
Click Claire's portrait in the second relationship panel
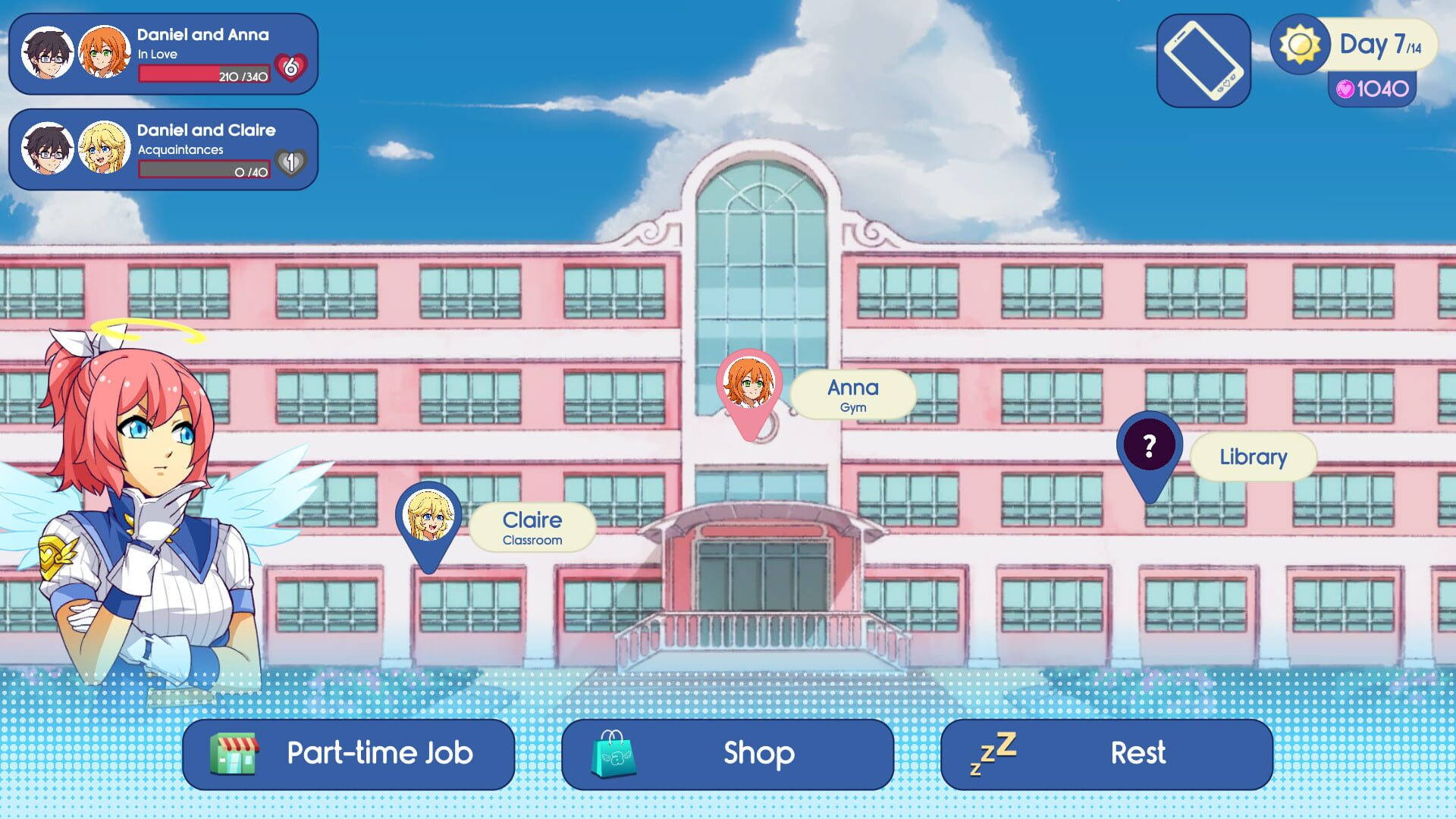click(x=105, y=149)
